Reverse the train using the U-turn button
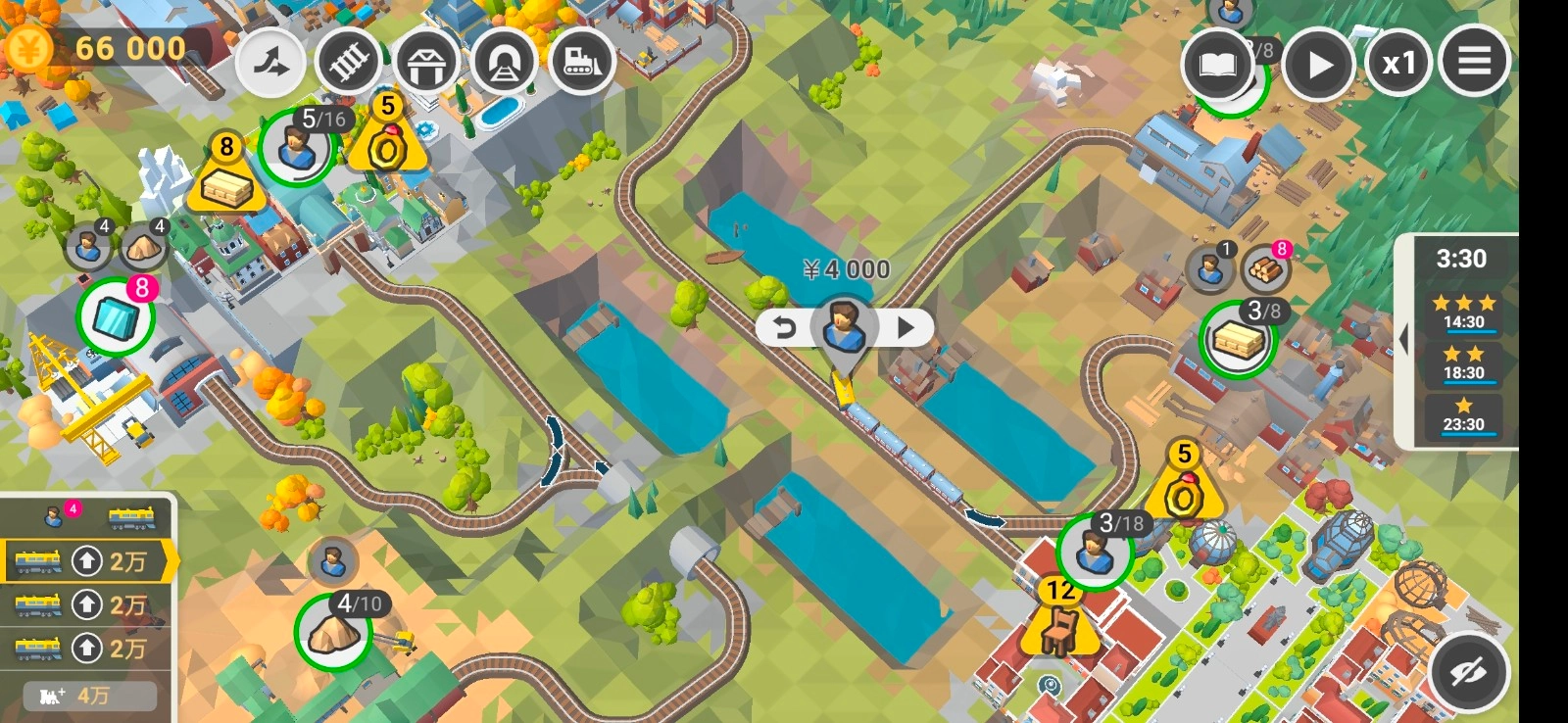Viewport: 1568px width, 723px height. click(x=785, y=328)
